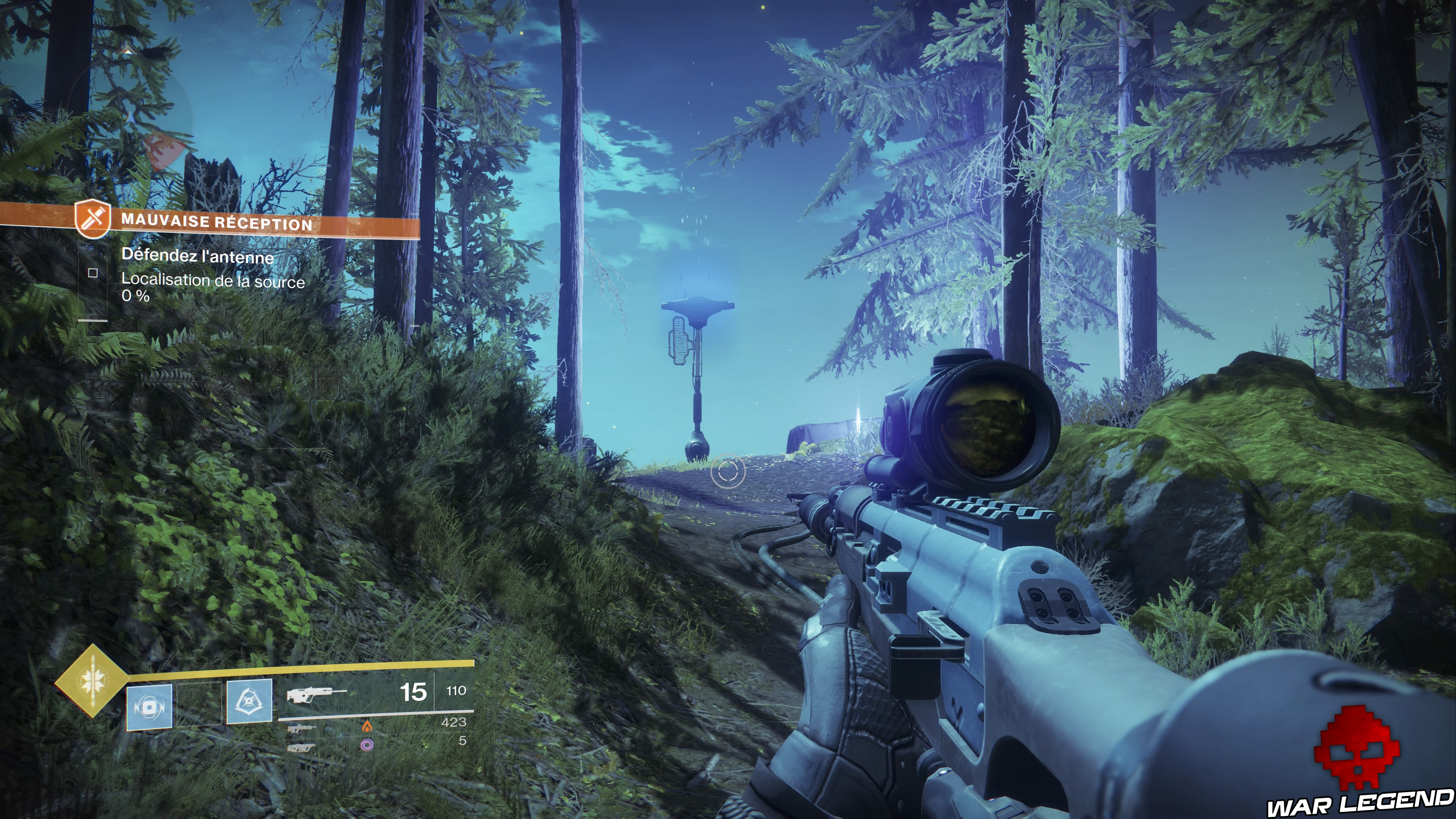Click the orange quest shield emblem

93,218
